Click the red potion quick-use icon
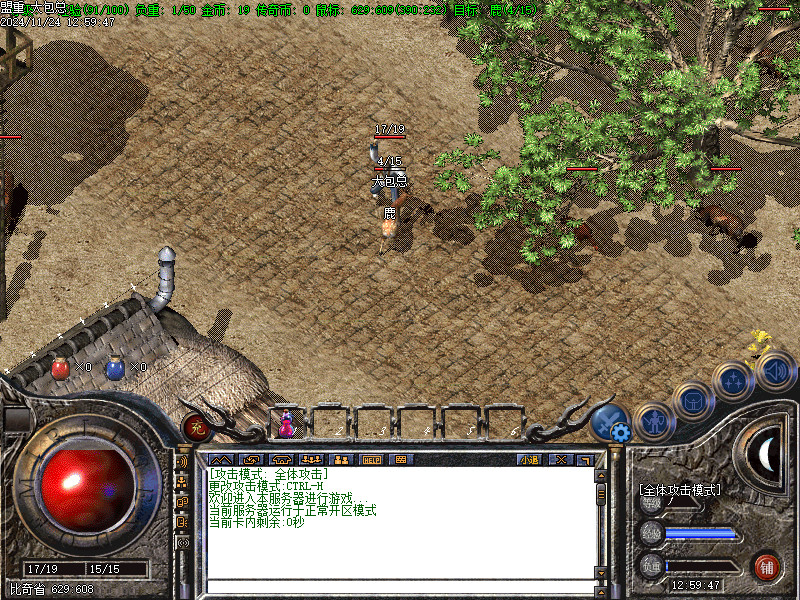The image size is (800, 600). (x=60, y=368)
